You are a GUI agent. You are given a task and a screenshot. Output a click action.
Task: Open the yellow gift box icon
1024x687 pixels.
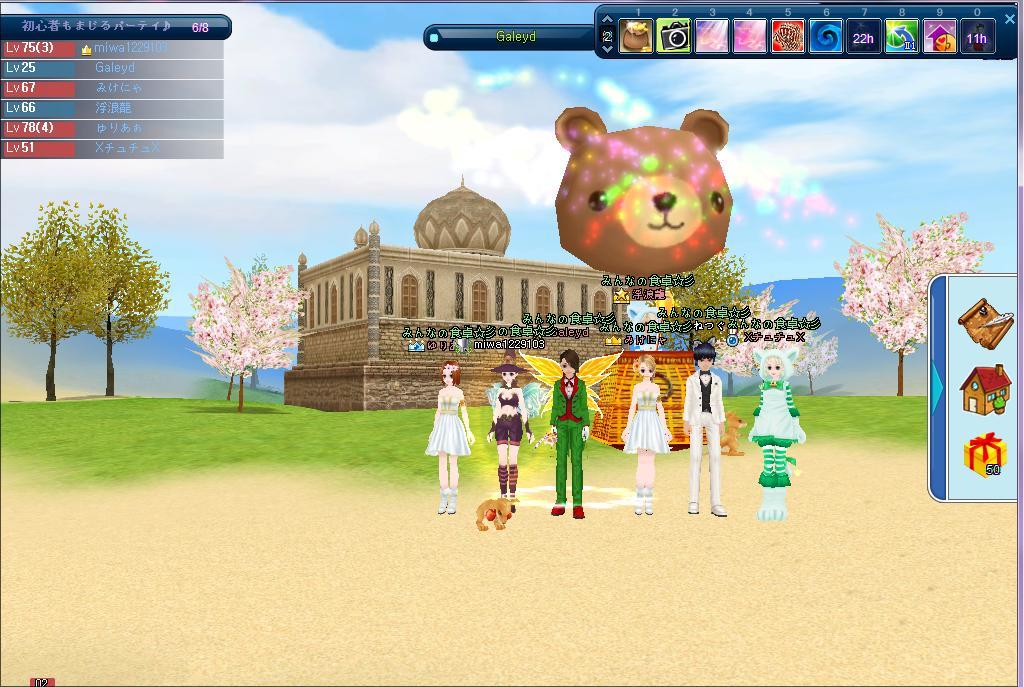point(985,455)
